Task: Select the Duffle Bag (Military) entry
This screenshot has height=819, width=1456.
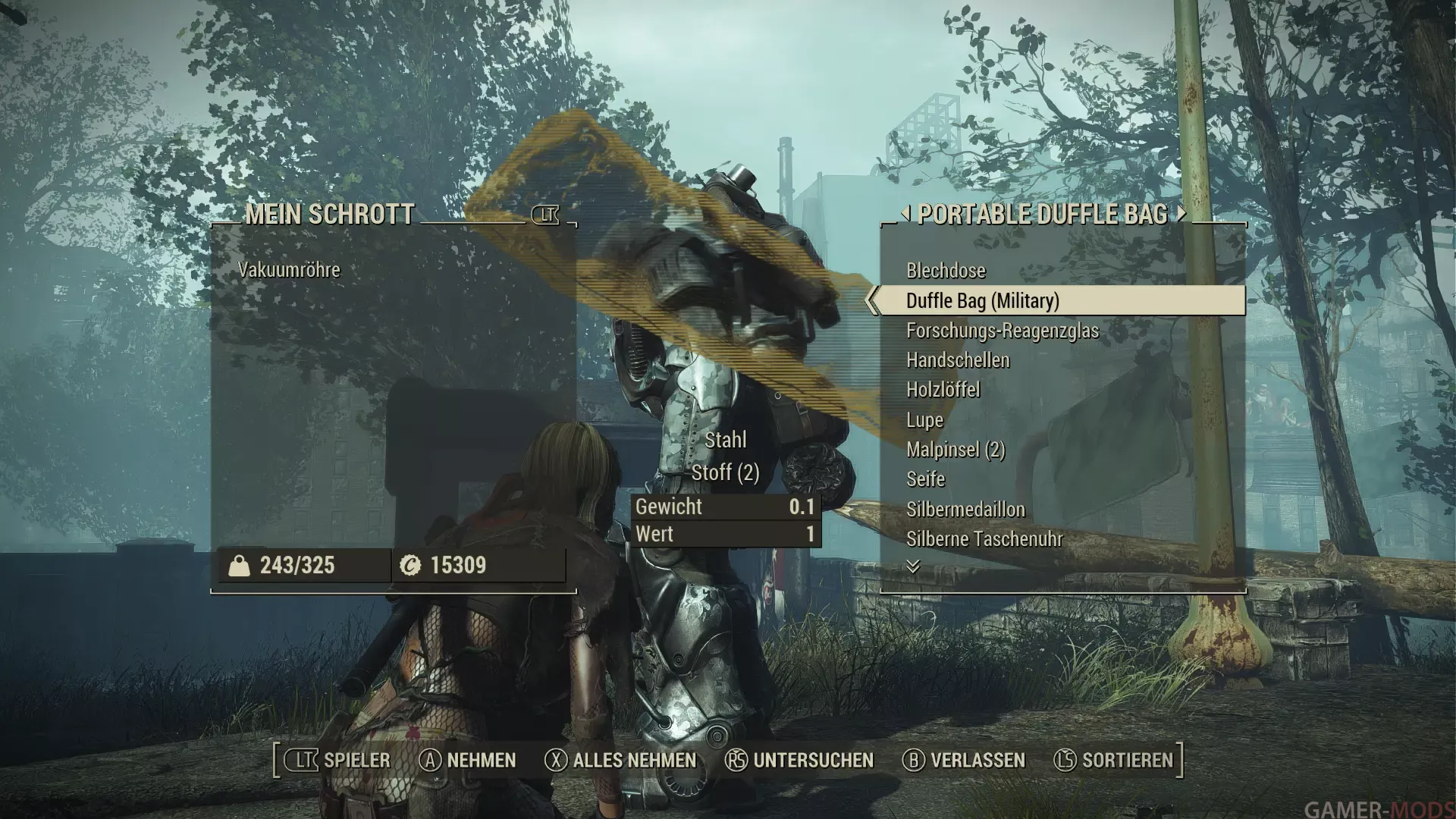Action: tap(982, 301)
